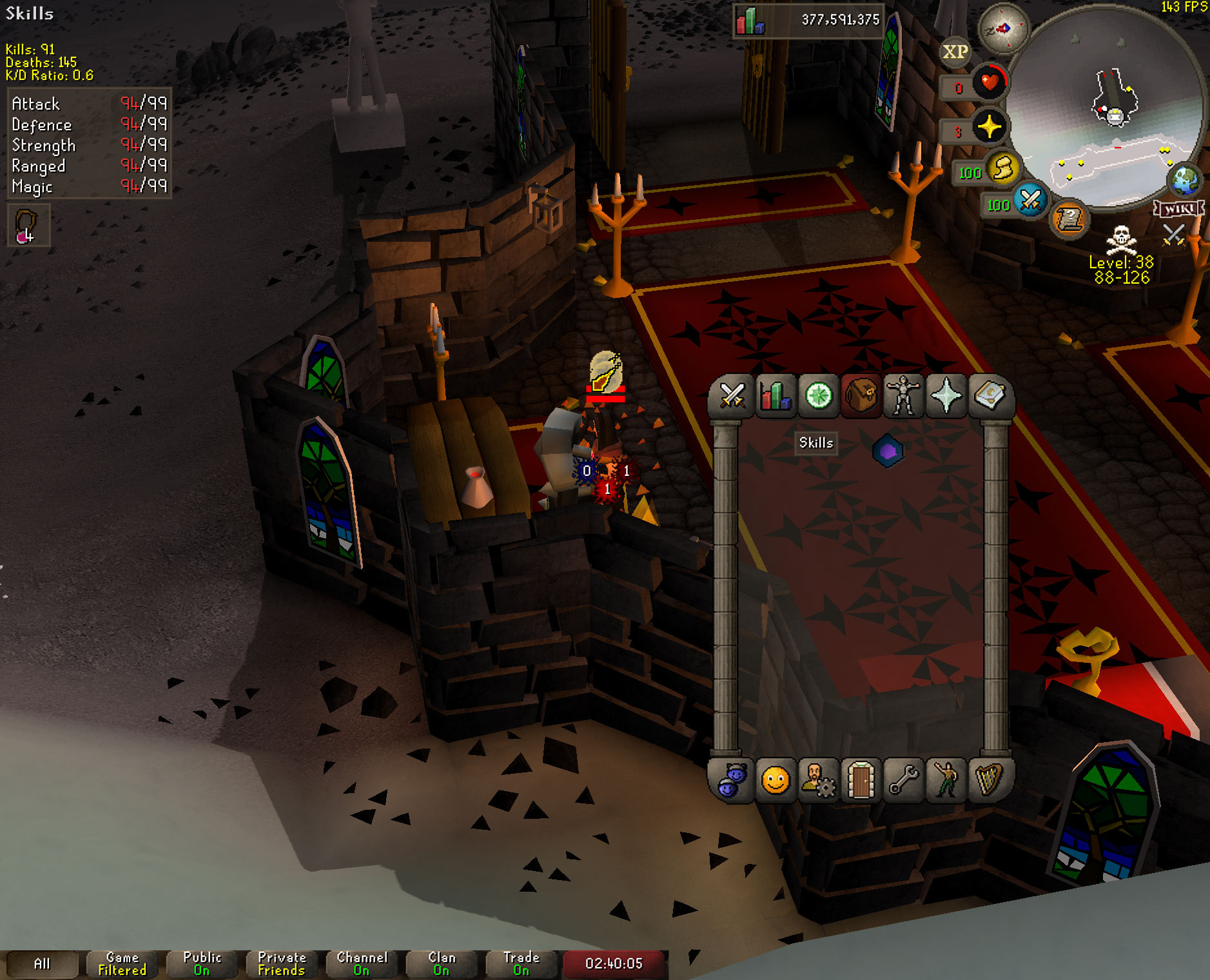This screenshot has width=1210, height=980.
Task: Open the Music Player harp tab
Action: click(989, 780)
